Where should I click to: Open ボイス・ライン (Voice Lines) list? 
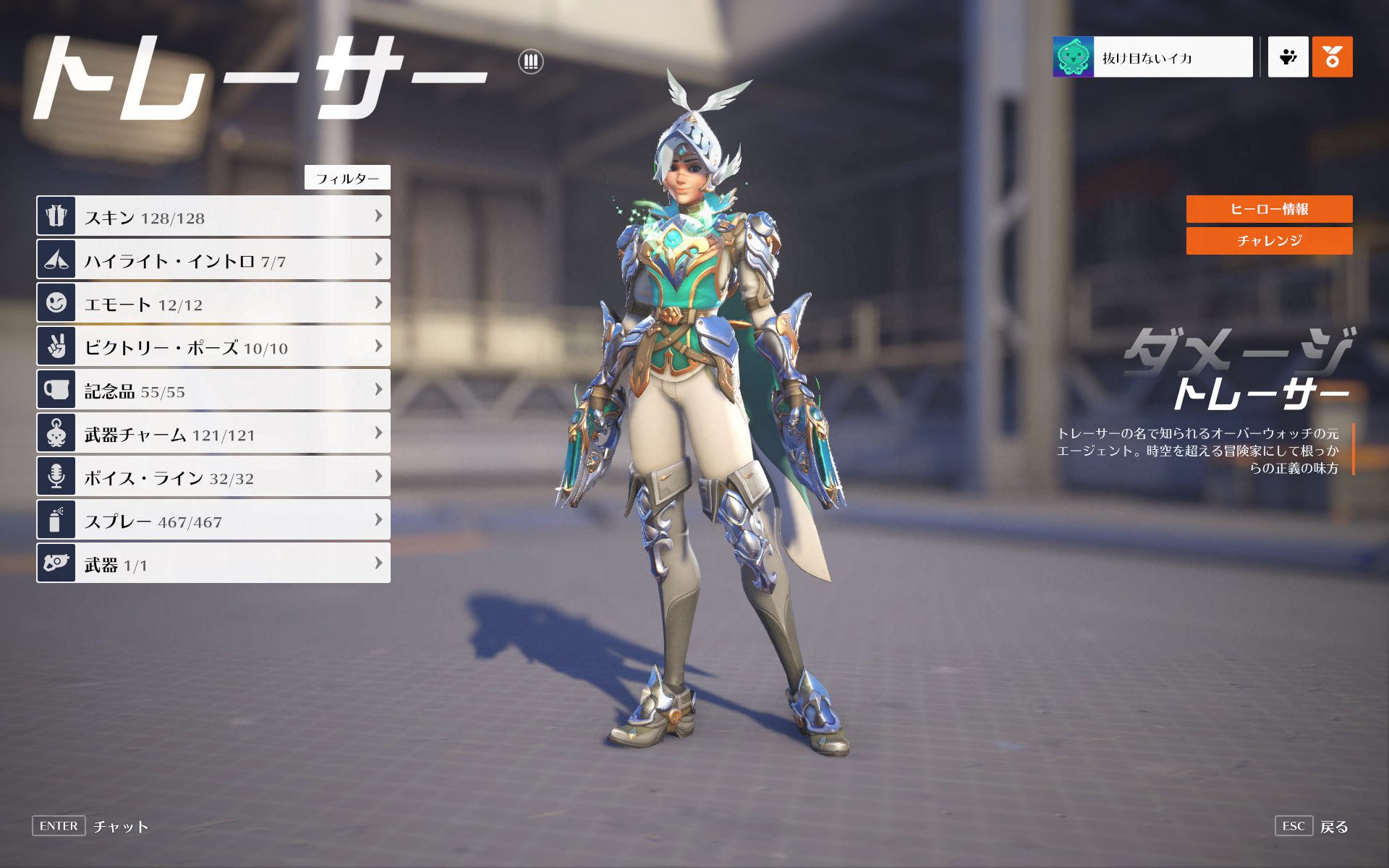(x=213, y=477)
